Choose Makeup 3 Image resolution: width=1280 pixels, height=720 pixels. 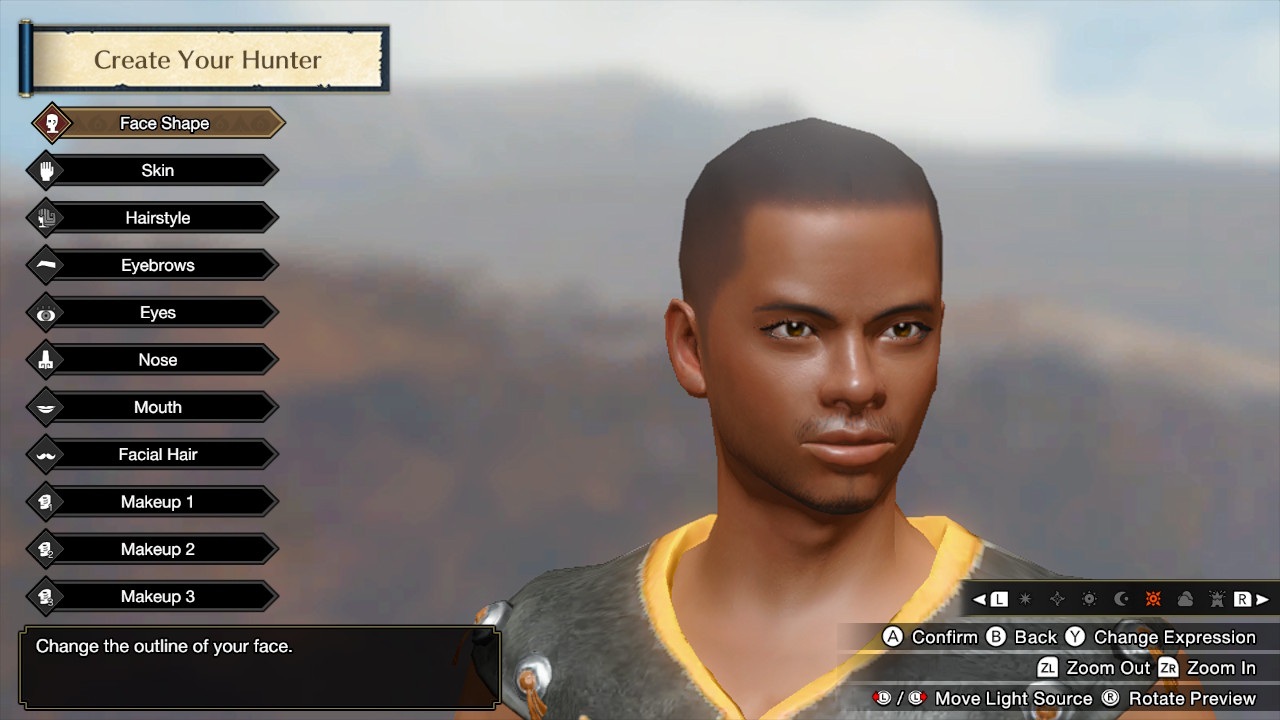click(157, 596)
